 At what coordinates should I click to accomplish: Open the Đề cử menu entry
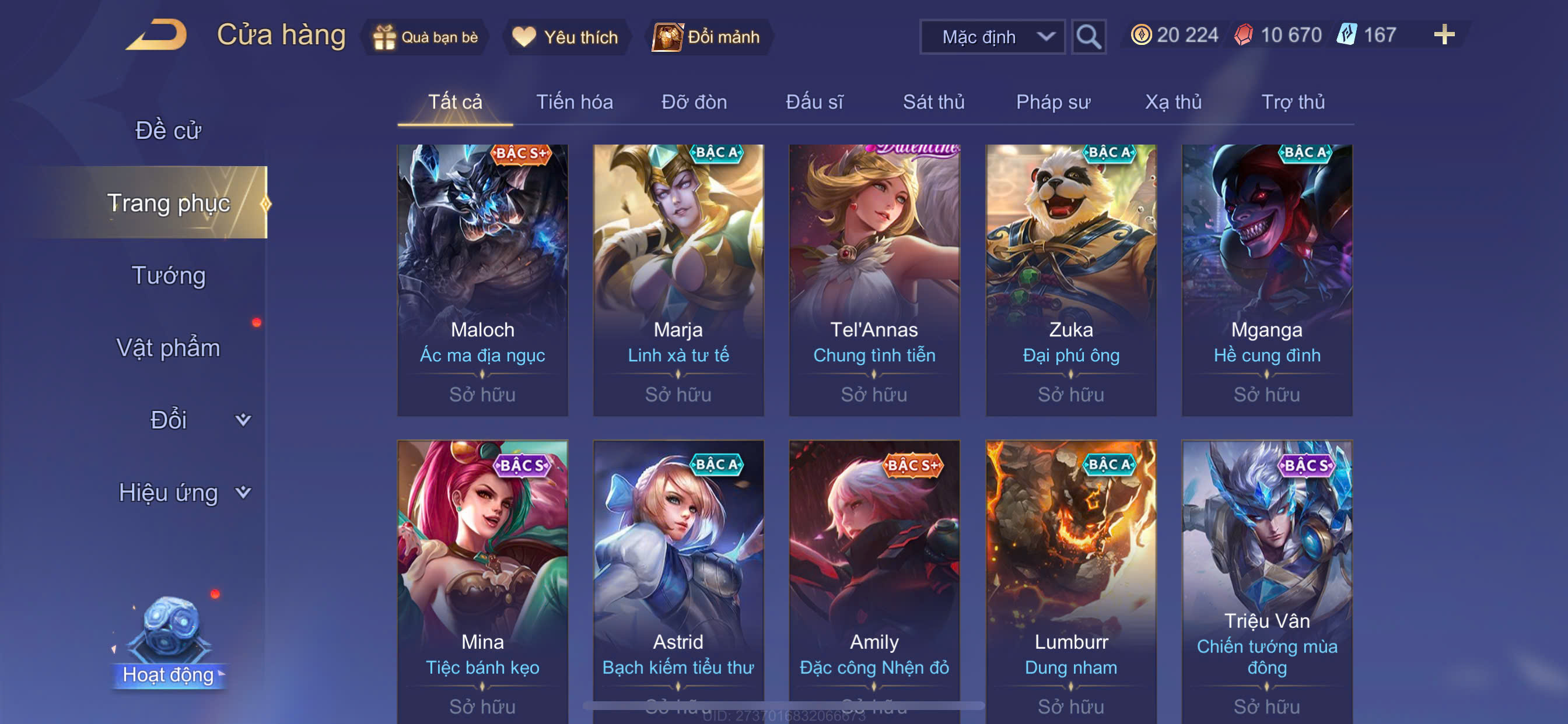click(168, 130)
